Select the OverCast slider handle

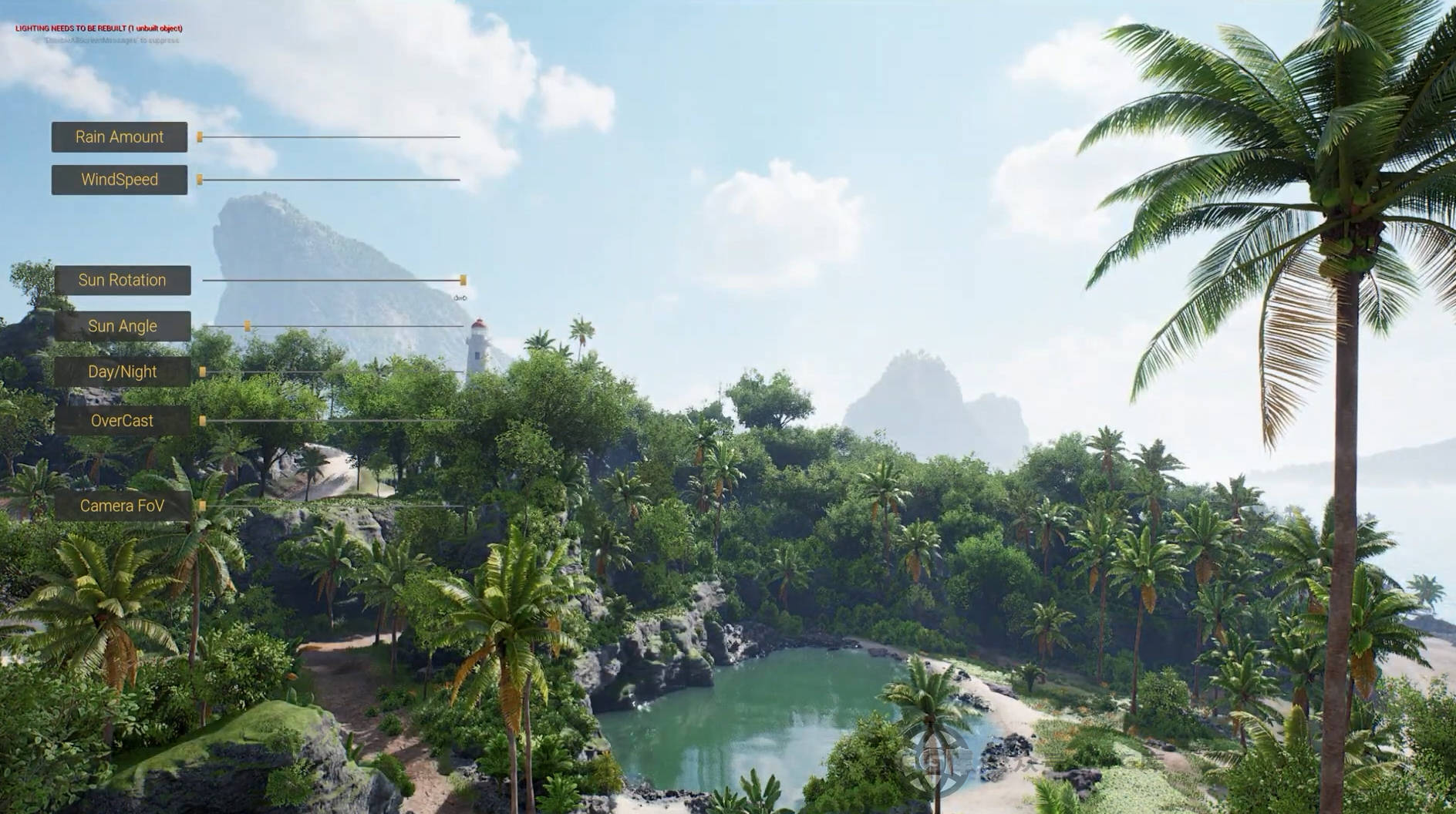point(203,421)
